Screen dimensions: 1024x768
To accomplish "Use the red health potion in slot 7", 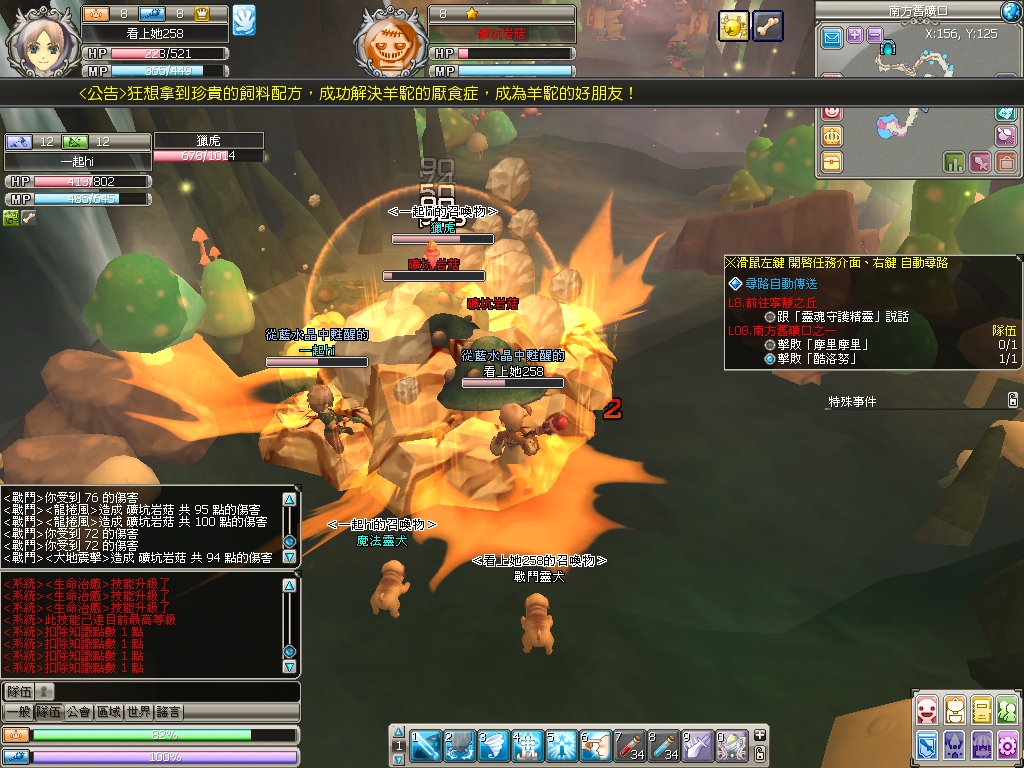I will pos(630,745).
